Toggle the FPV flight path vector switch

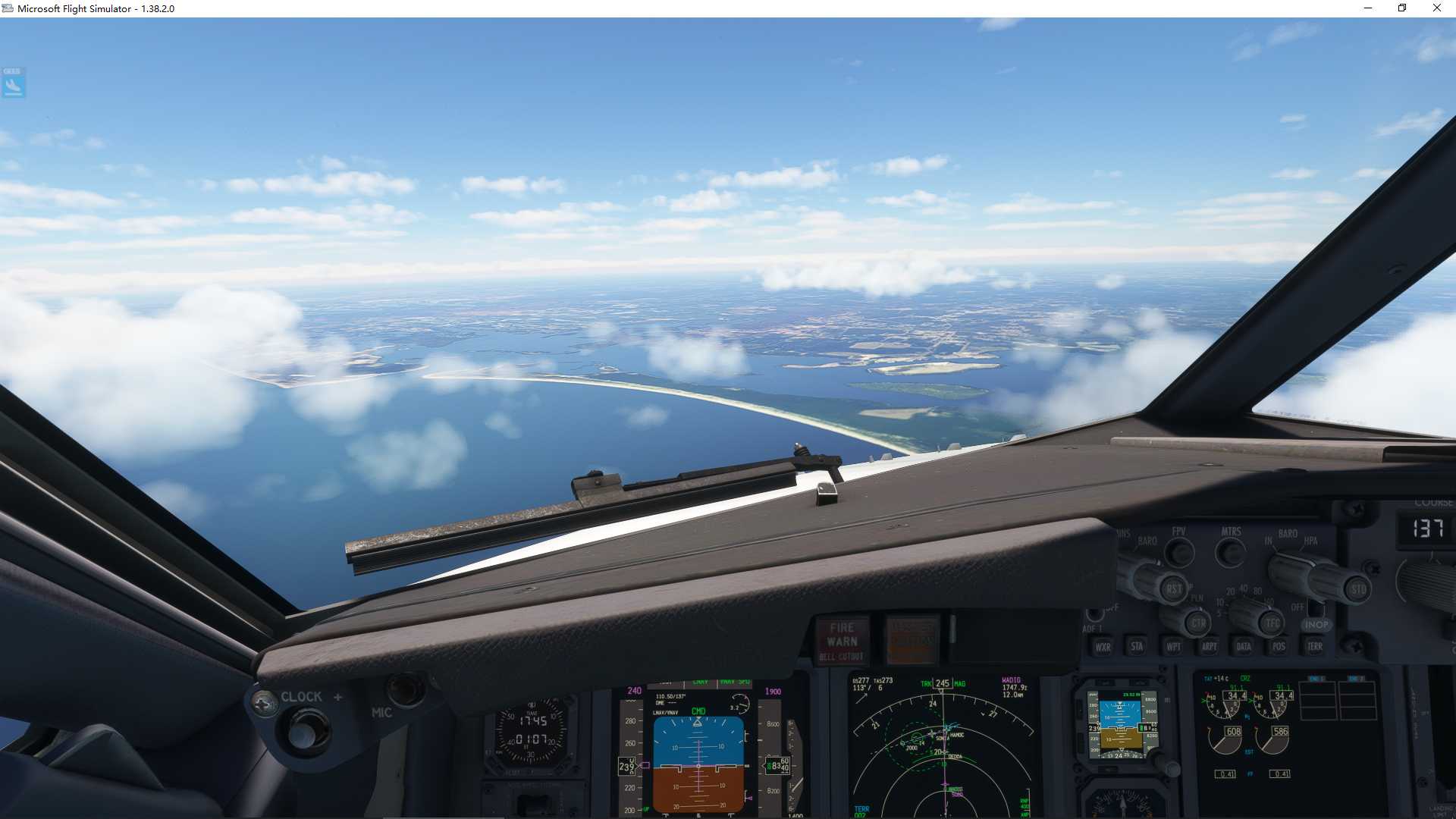point(1180,552)
